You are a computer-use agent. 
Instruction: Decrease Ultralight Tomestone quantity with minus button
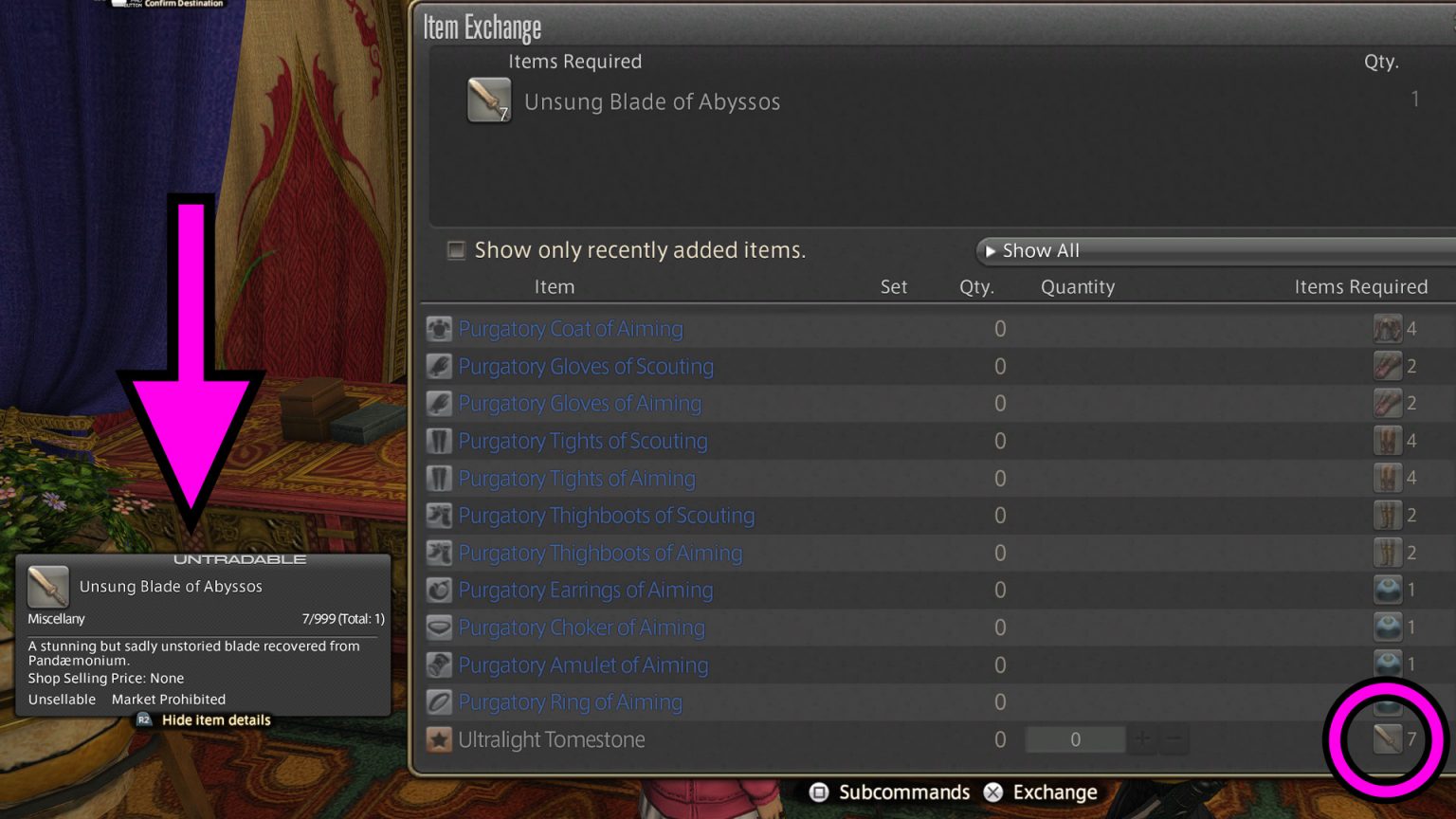[1175, 739]
